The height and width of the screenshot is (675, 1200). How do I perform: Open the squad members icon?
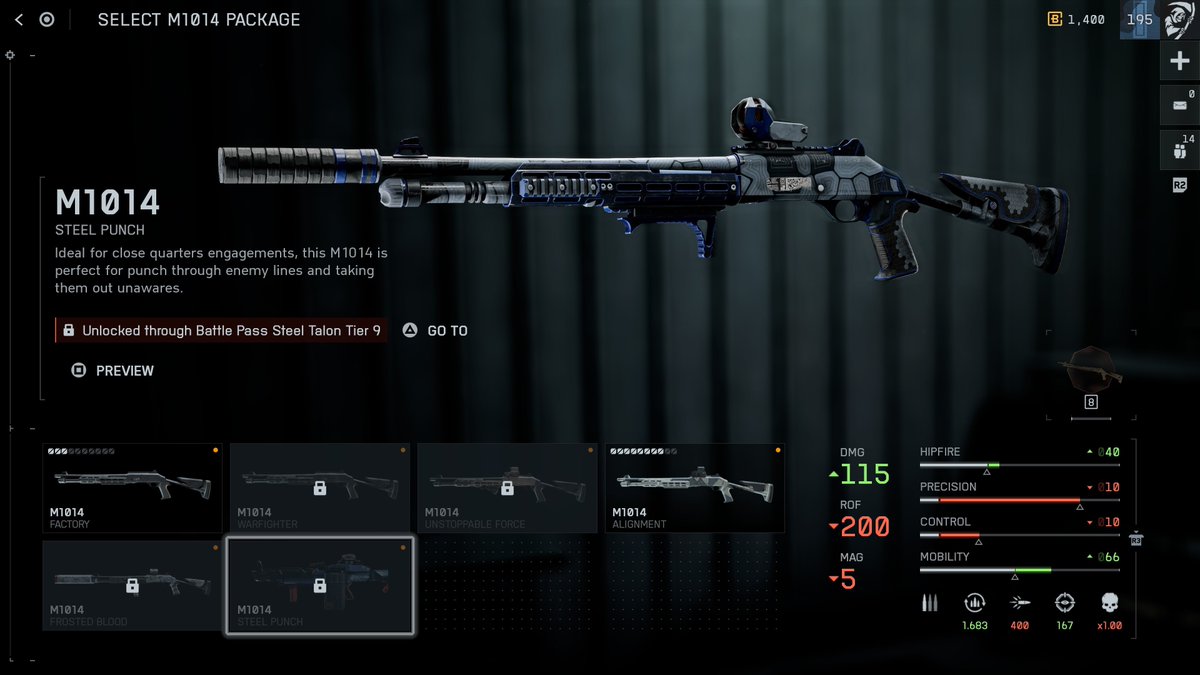1180,149
